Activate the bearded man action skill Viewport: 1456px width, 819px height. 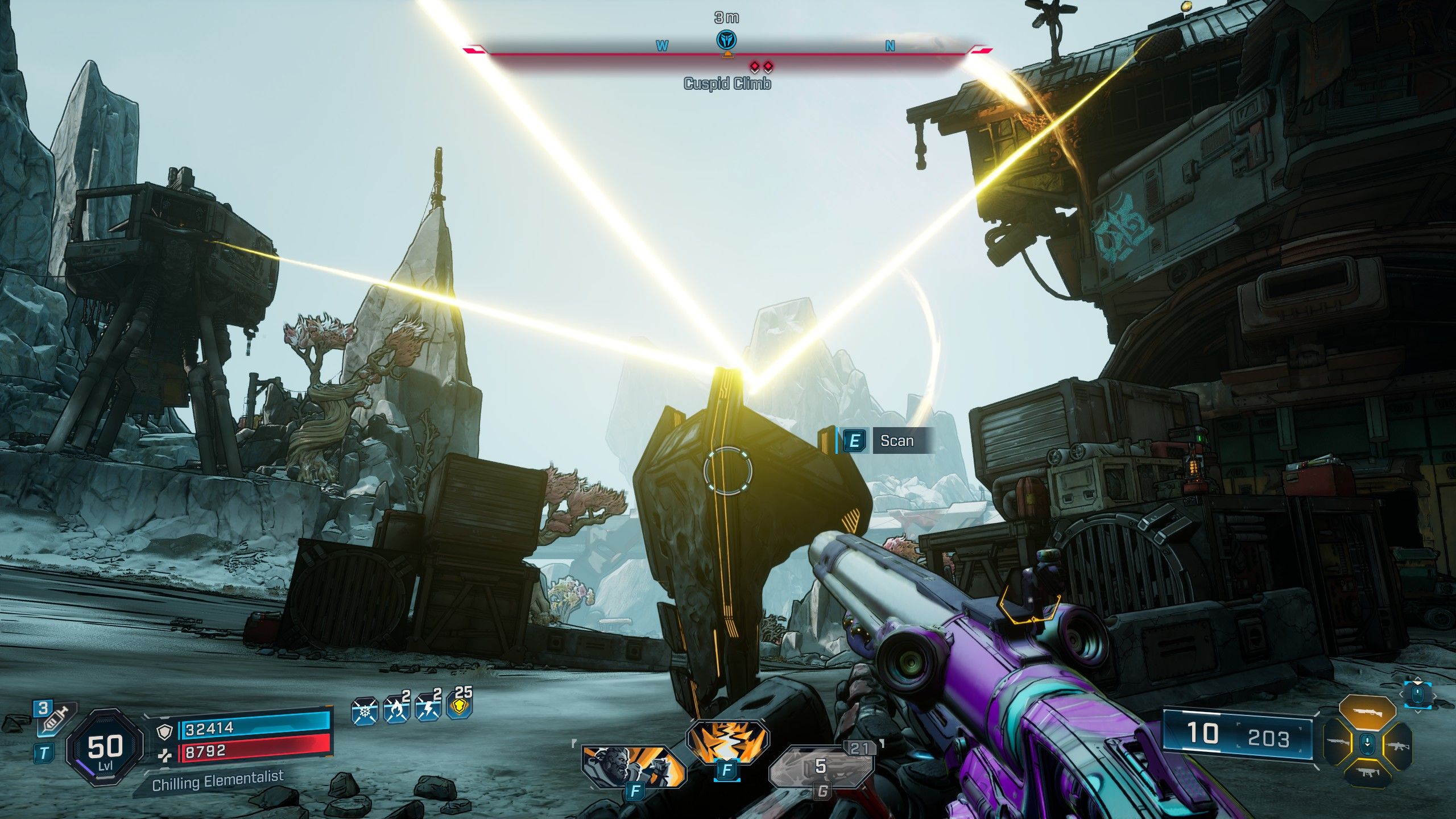pos(631,766)
